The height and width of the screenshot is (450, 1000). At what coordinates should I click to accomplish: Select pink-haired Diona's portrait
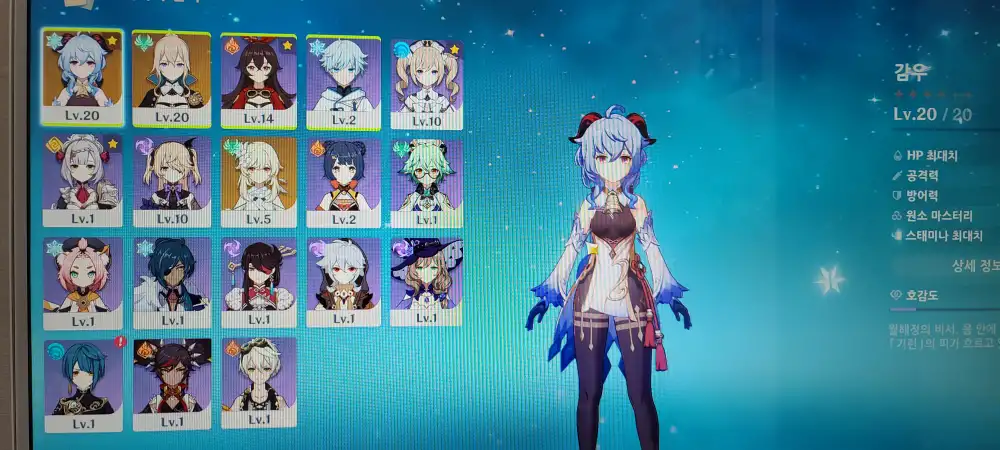coord(83,282)
